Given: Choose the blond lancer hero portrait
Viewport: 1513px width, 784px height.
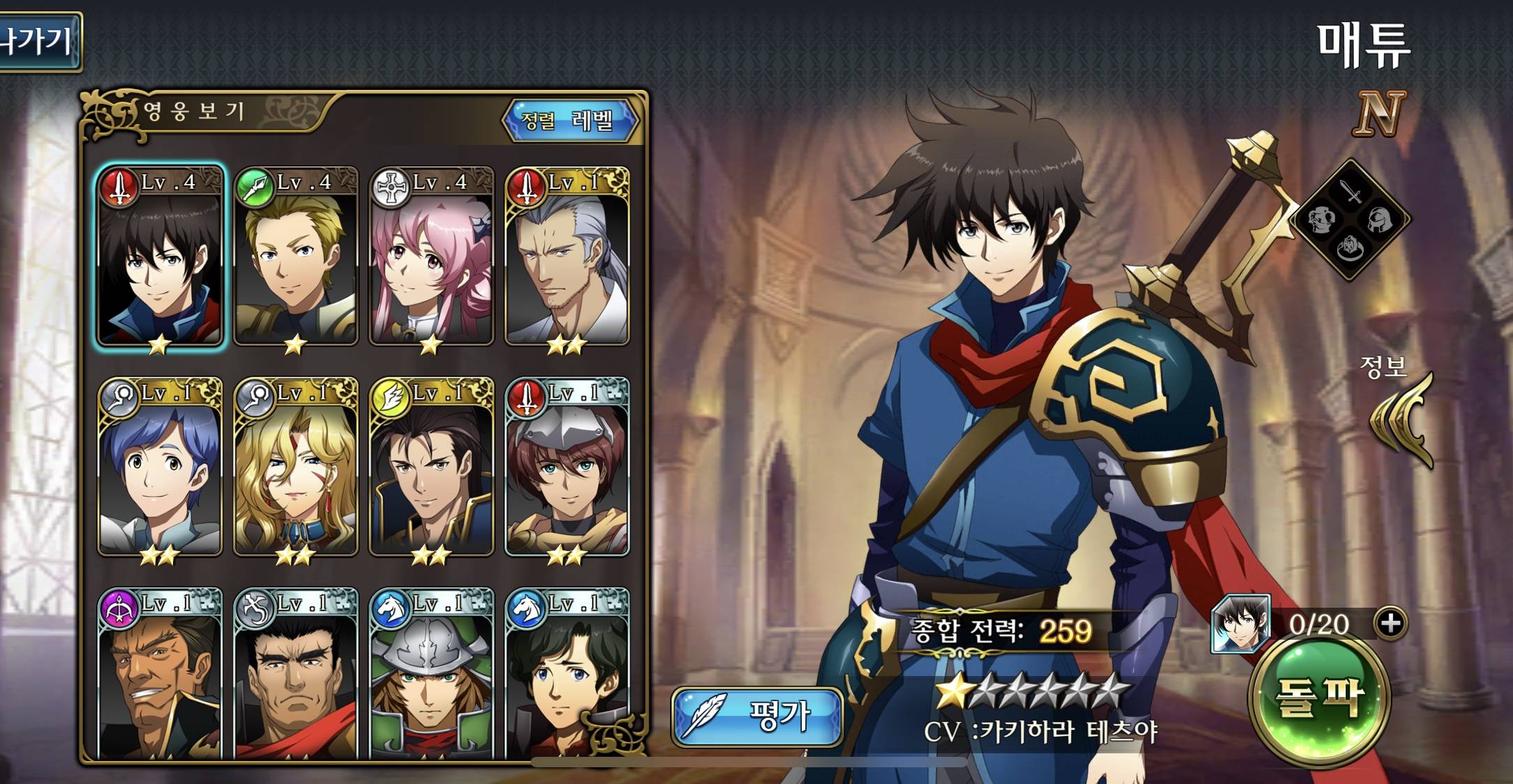Looking at the screenshot, I should 296,258.
